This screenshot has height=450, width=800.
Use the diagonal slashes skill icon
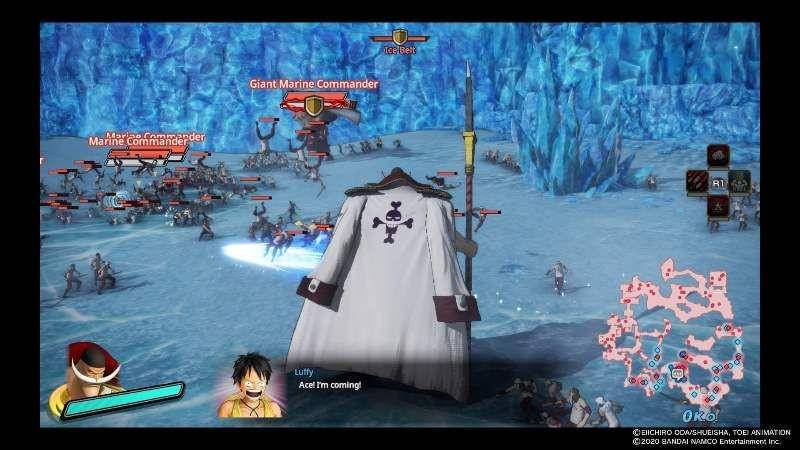coord(696,182)
